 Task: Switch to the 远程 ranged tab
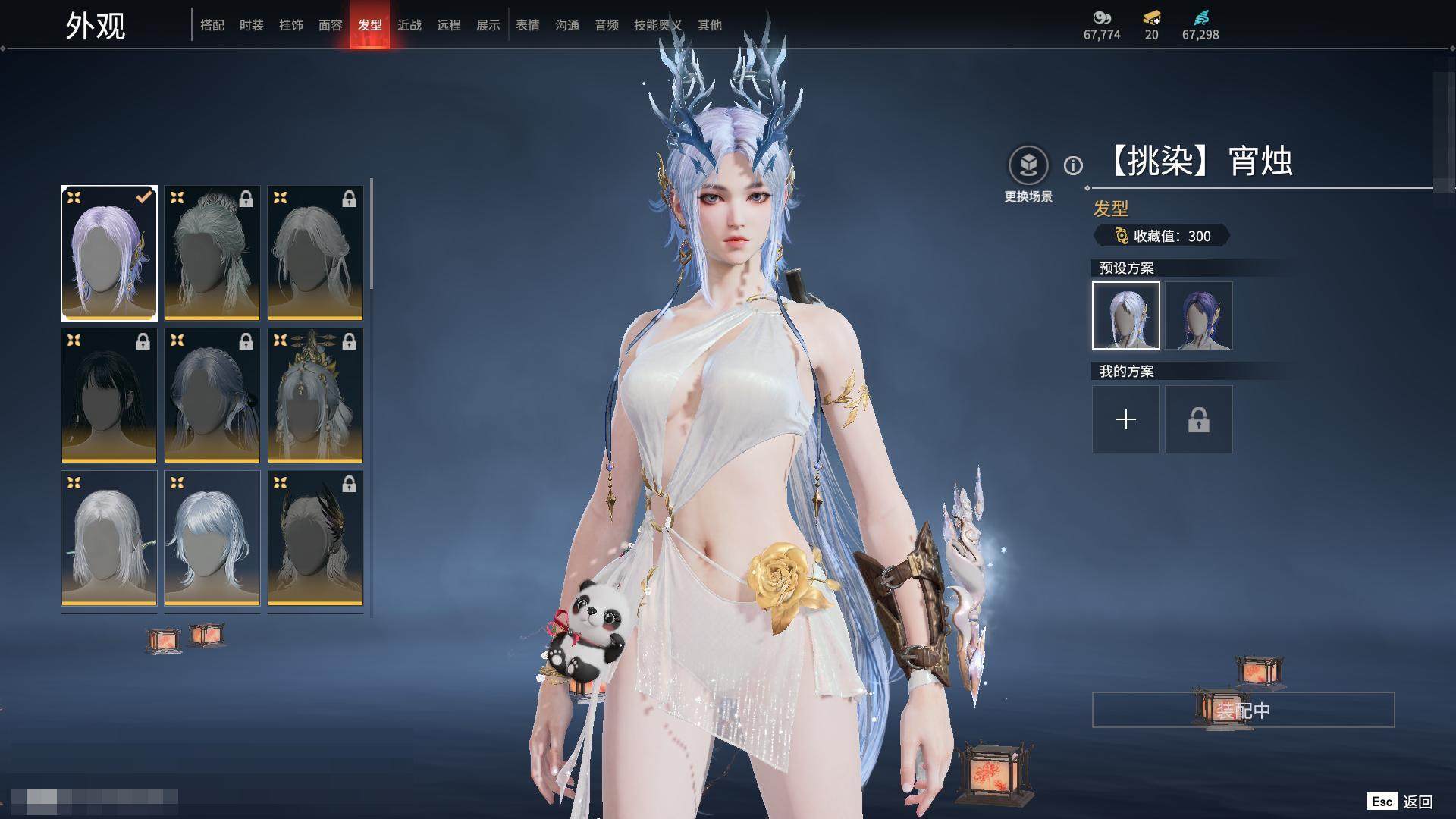449,25
